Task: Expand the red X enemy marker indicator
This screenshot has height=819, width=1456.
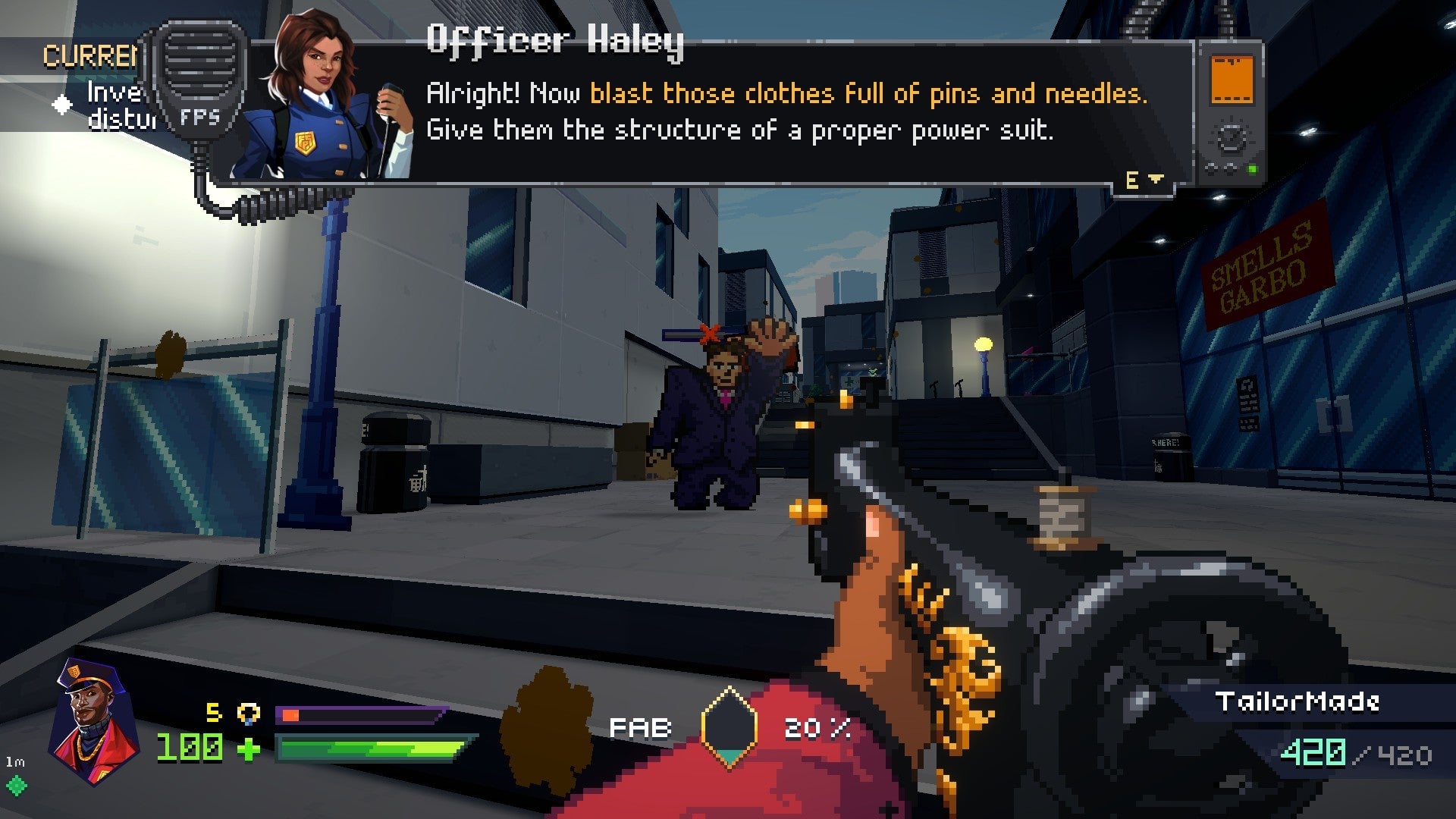Action: click(x=708, y=334)
